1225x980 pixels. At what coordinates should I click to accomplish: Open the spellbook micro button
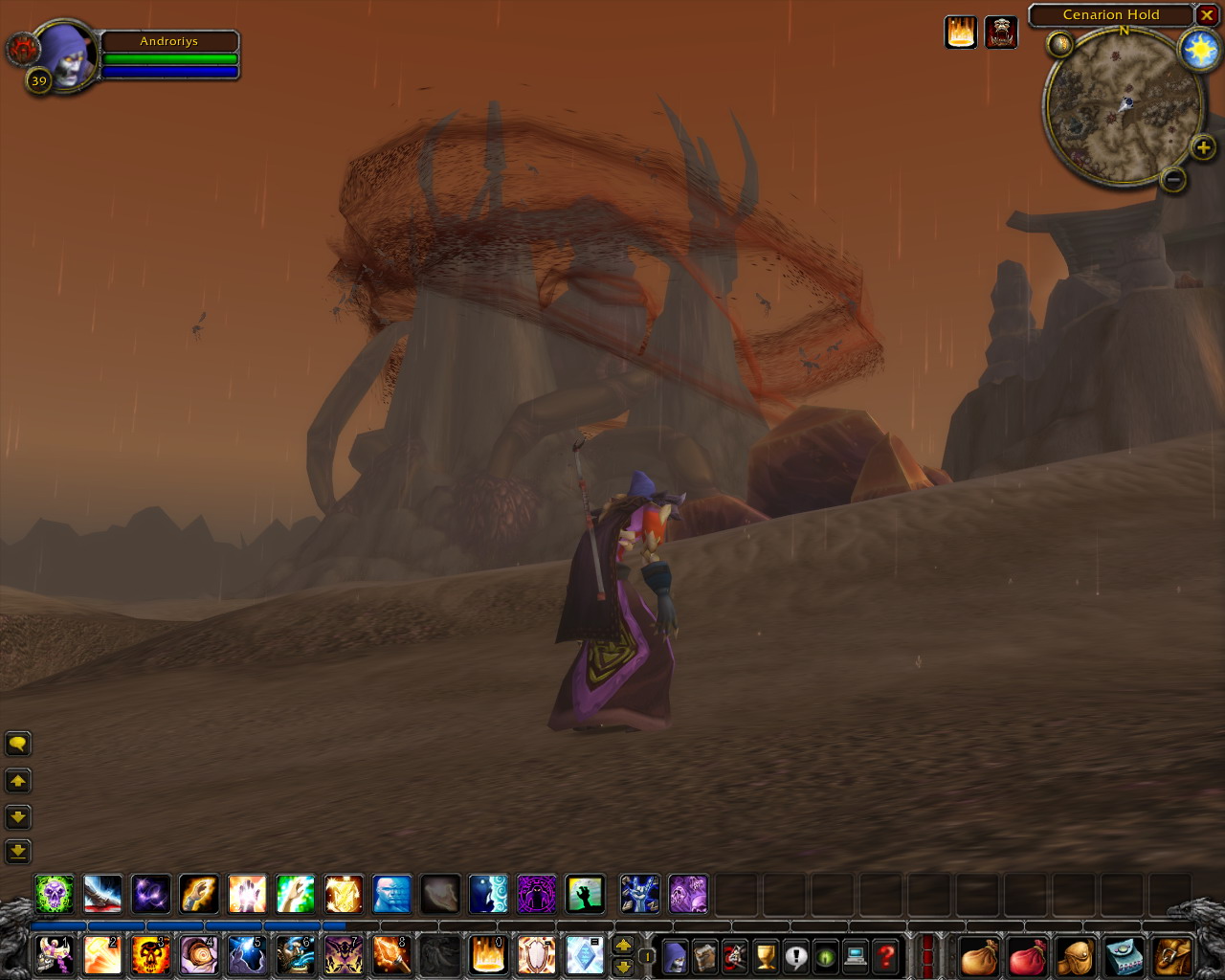pos(705,955)
